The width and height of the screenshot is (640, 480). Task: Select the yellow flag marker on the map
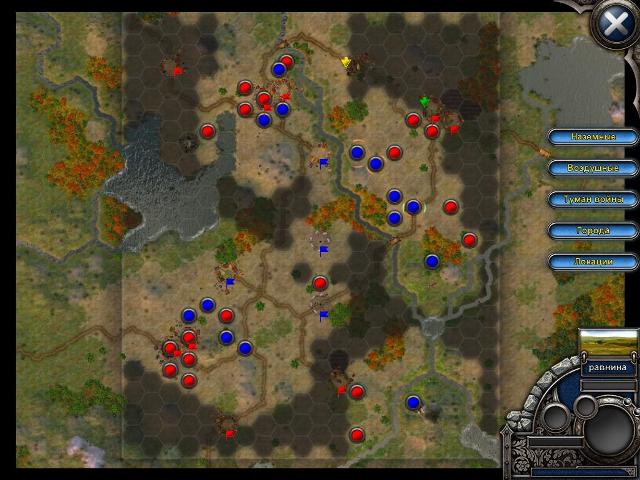tap(347, 62)
